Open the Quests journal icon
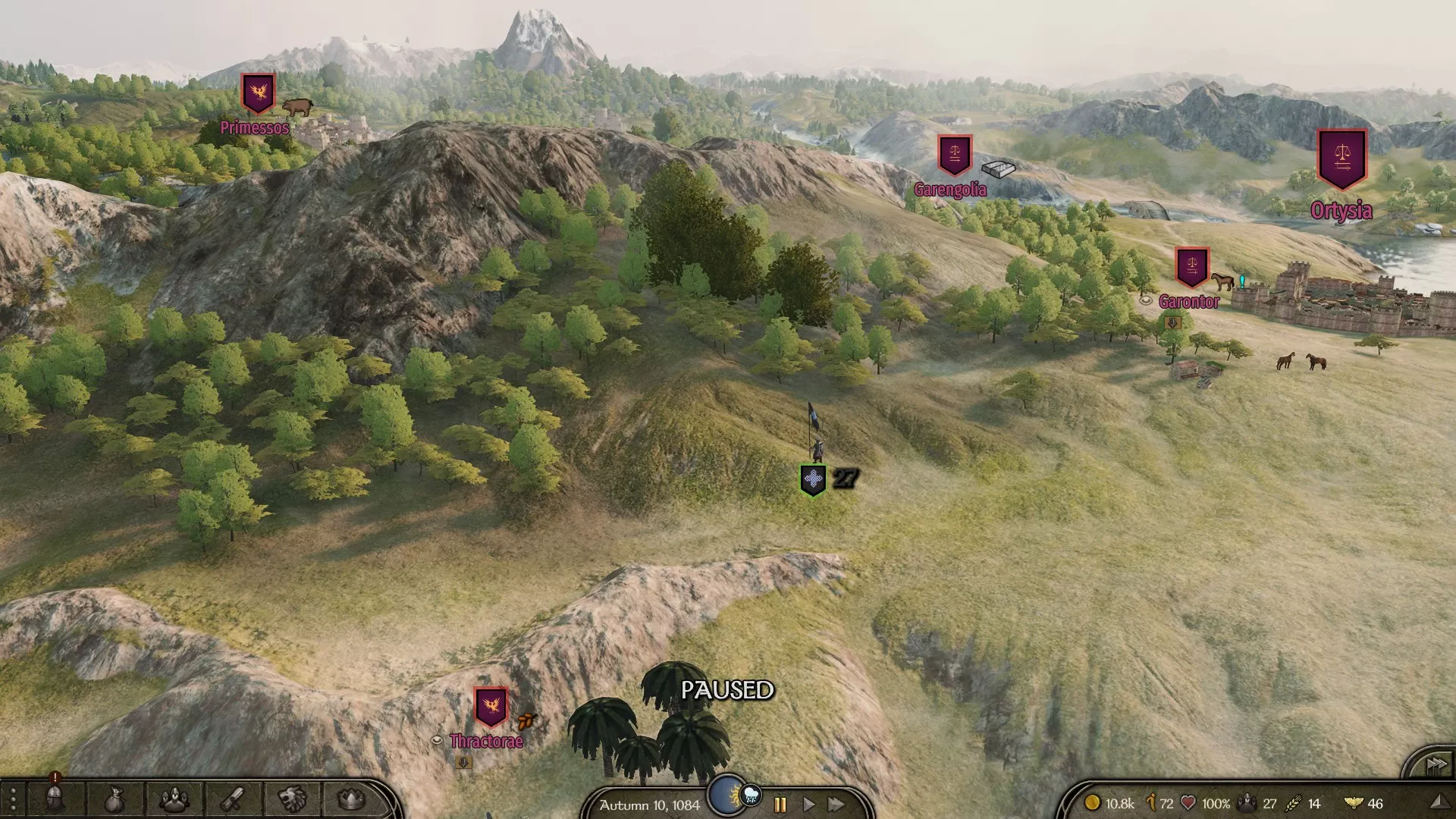 tap(231, 800)
